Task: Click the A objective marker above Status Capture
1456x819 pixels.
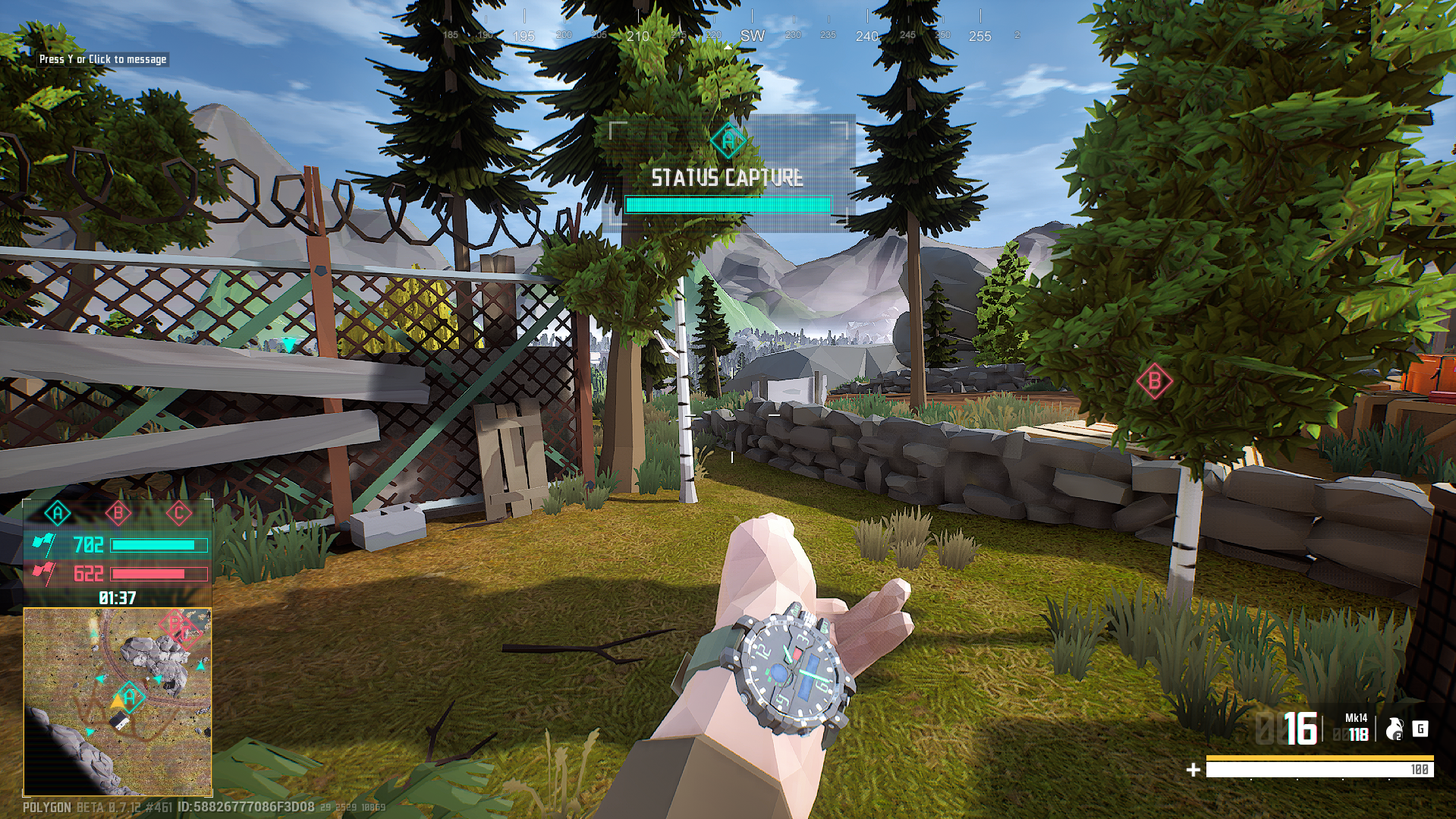Action: (728, 140)
